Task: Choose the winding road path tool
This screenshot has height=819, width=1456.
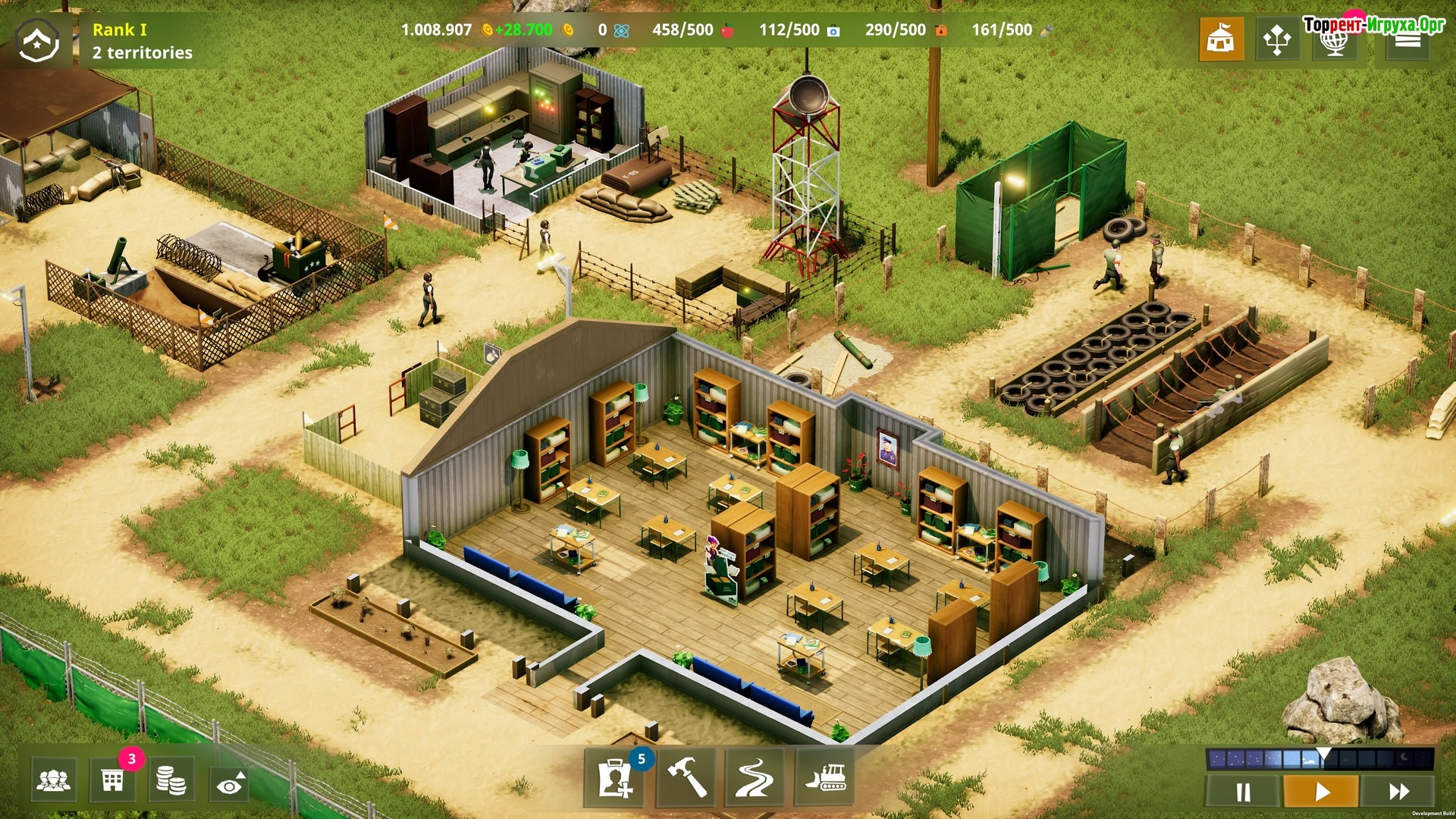Action: click(755, 777)
